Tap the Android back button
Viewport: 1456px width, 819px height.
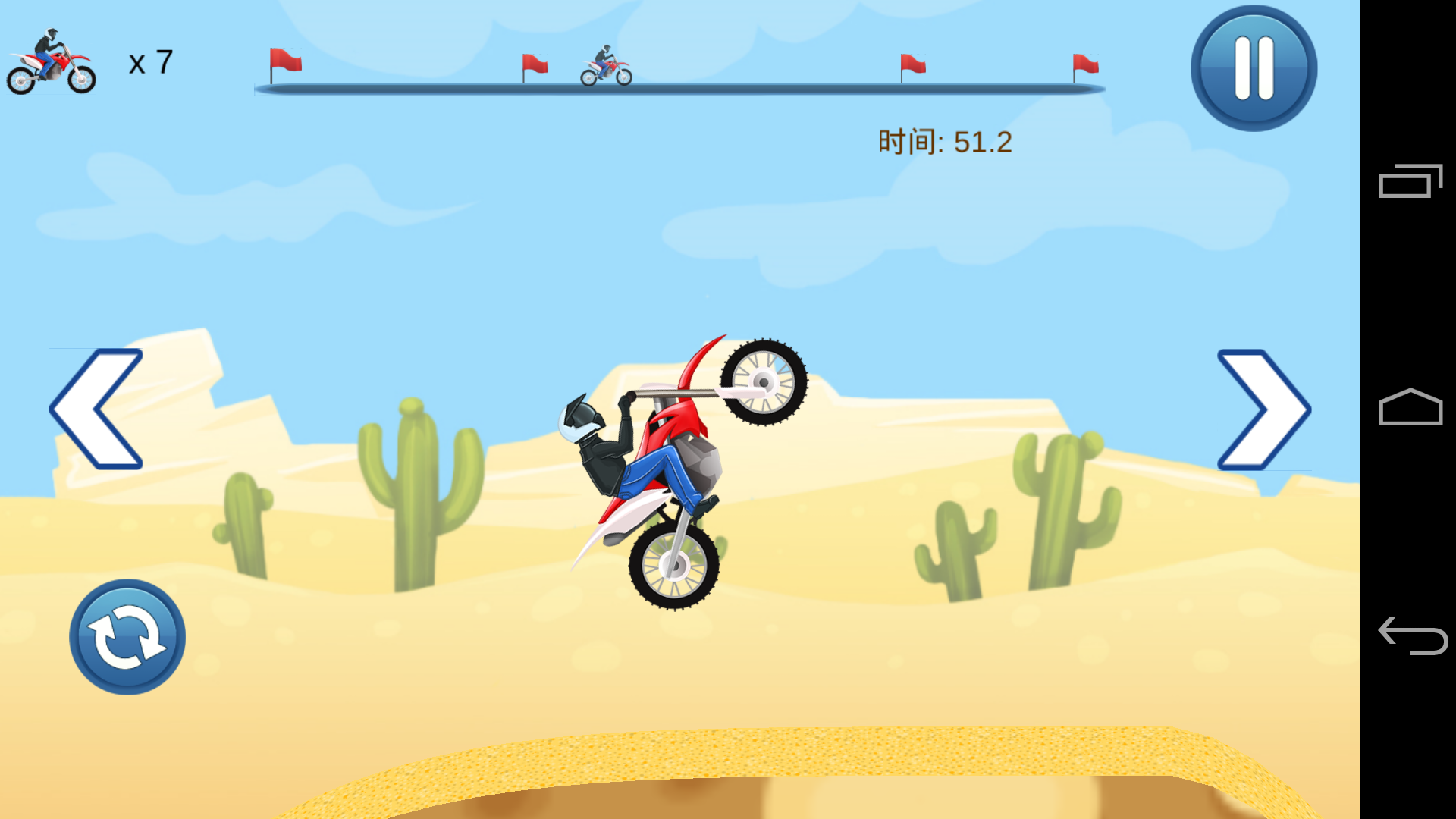click(1411, 635)
